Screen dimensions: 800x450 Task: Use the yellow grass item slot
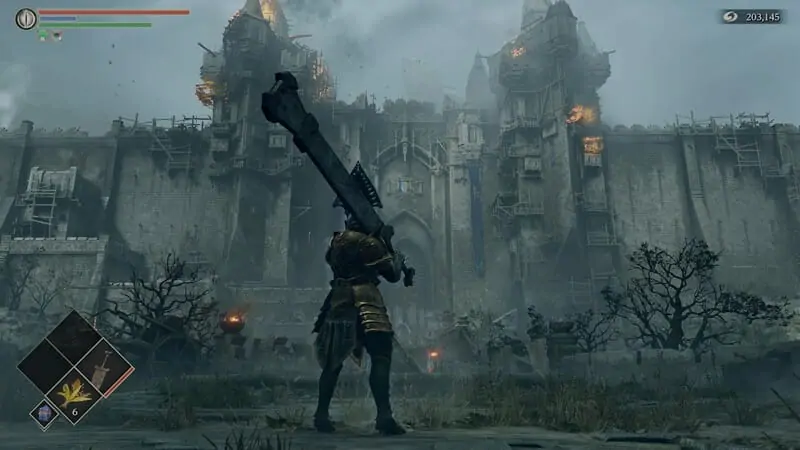pyautogui.click(x=75, y=394)
